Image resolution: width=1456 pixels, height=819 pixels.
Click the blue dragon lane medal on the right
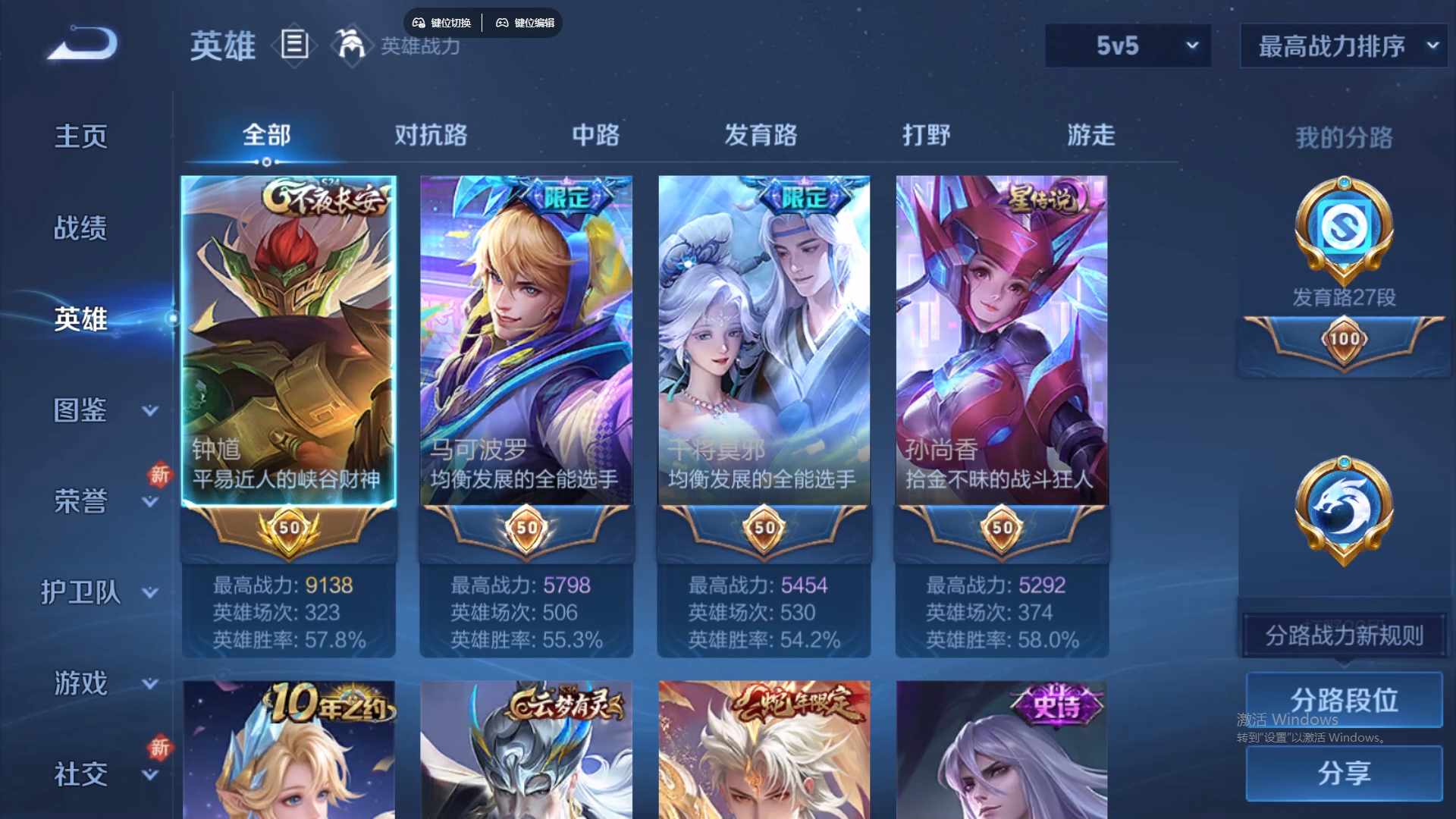(1342, 510)
